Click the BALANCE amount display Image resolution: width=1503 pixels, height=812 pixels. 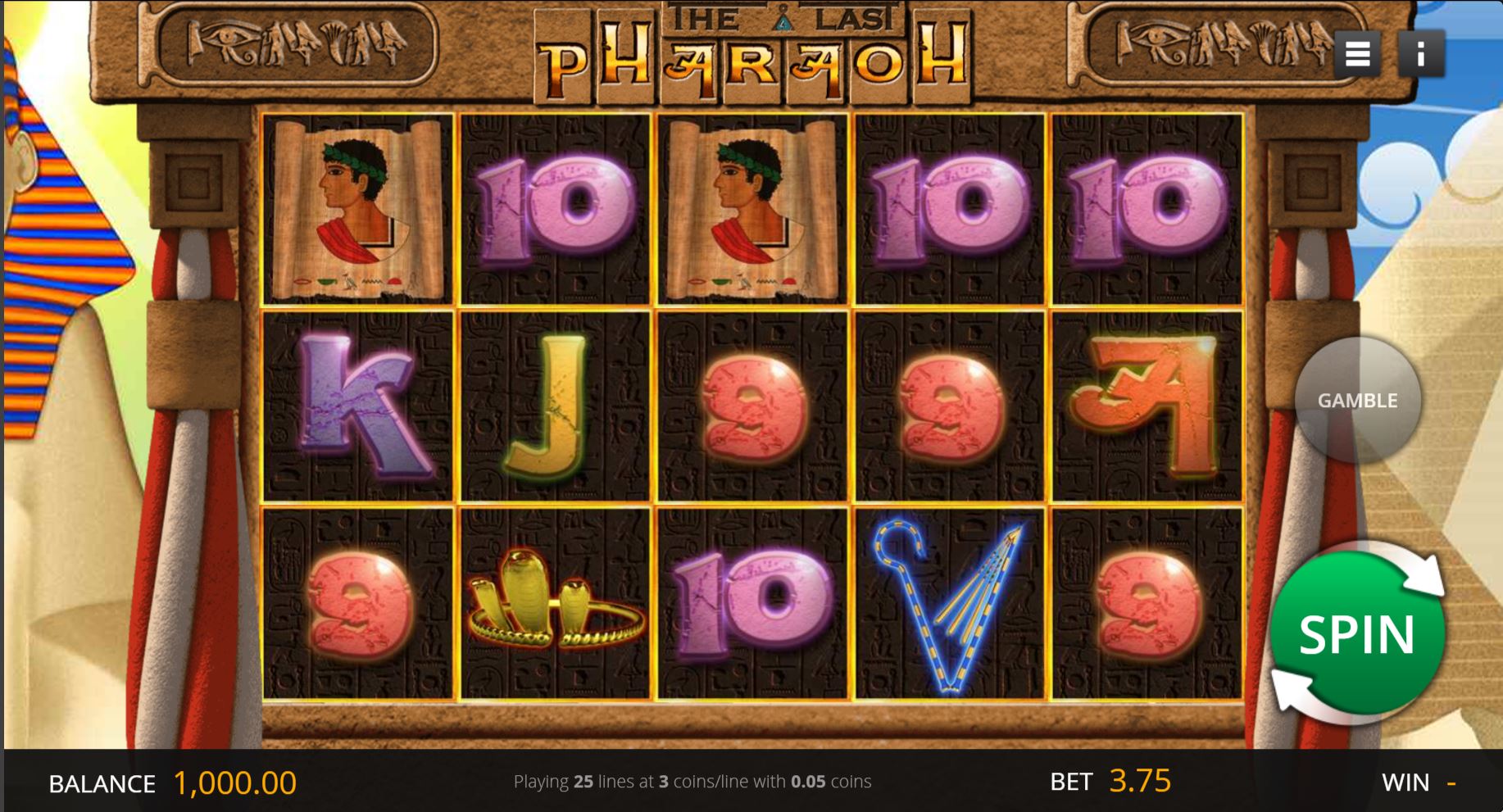[232, 782]
